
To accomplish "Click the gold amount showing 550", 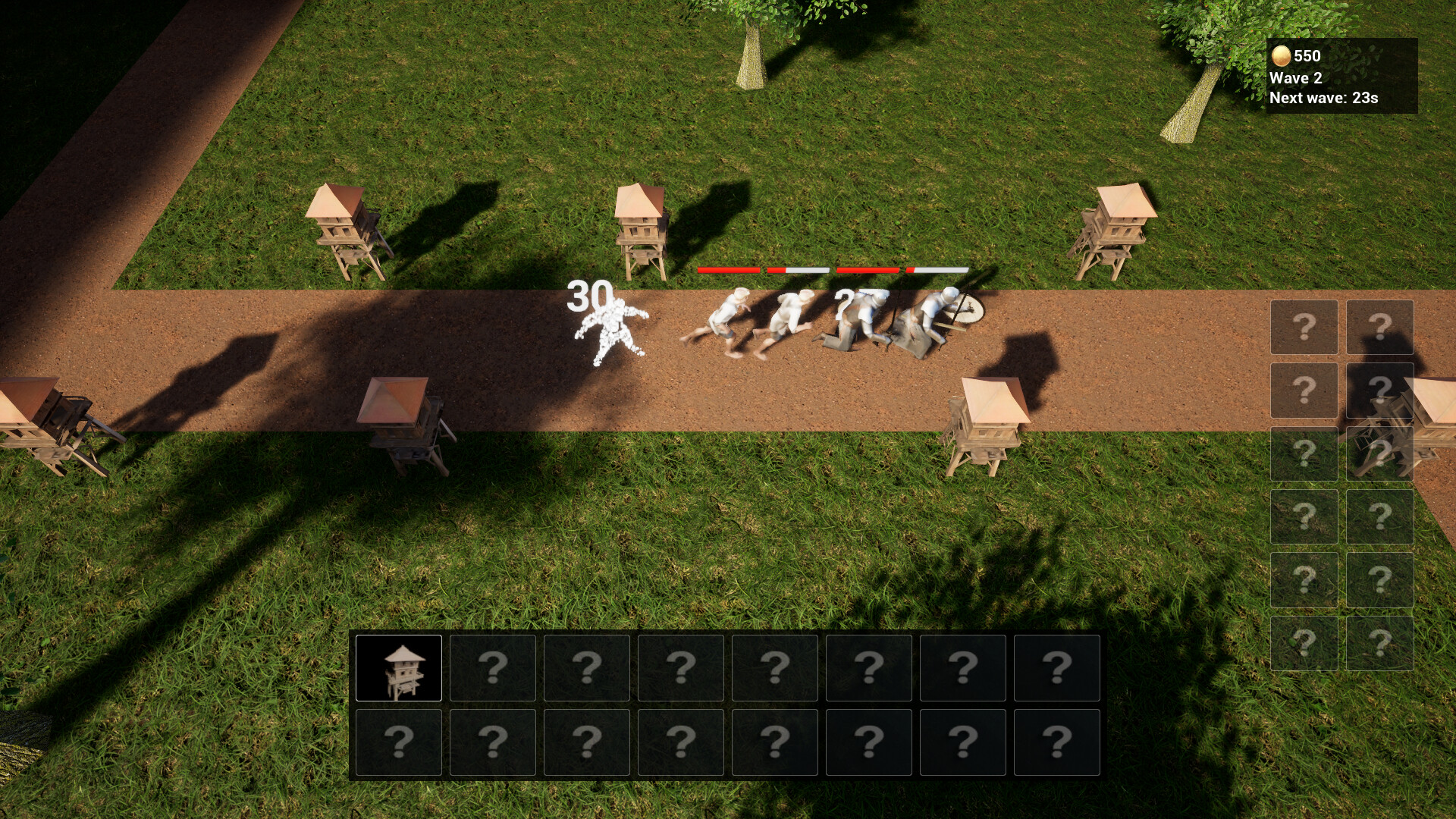I will point(1305,55).
